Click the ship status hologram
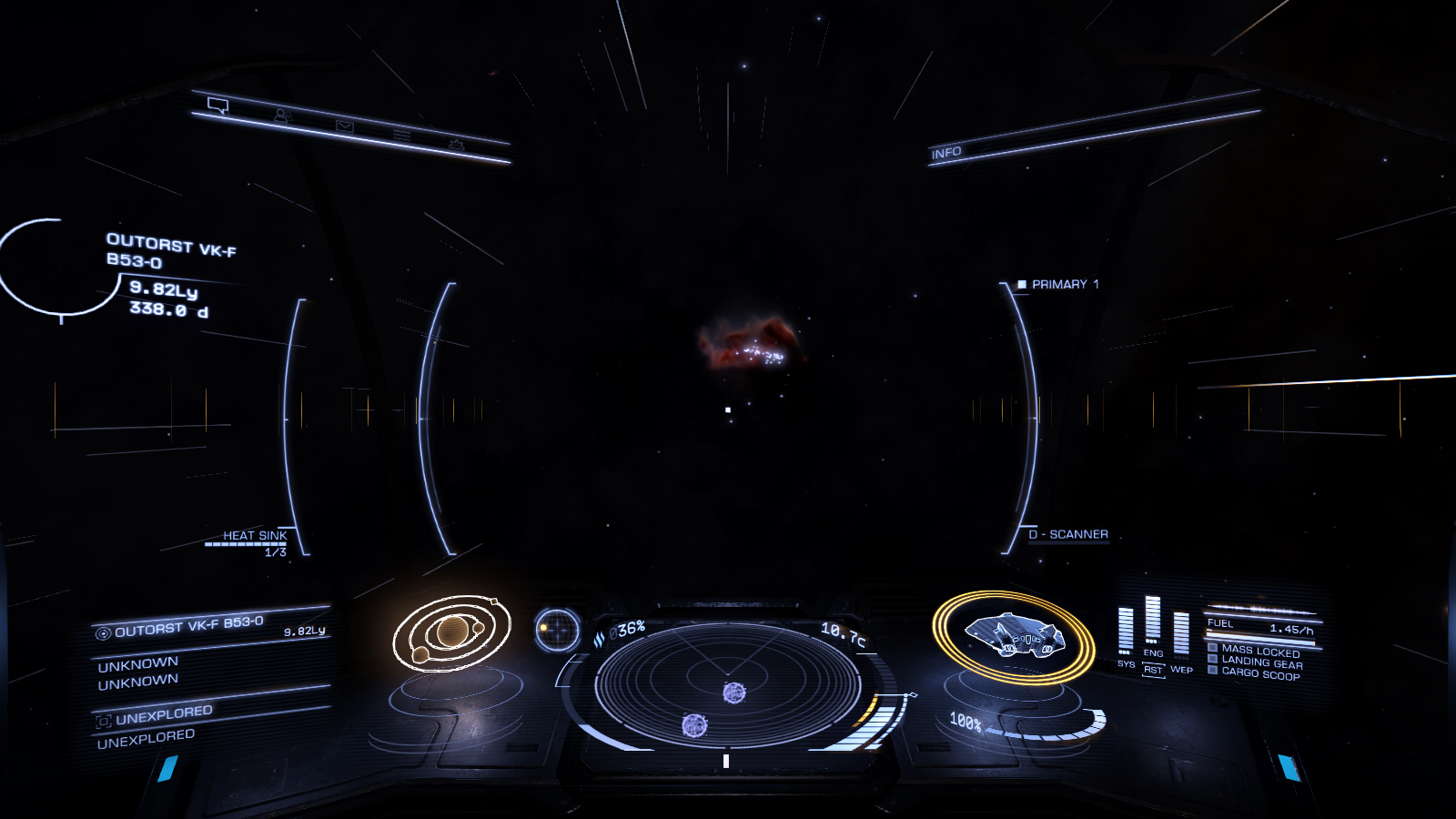 click(x=1013, y=635)
